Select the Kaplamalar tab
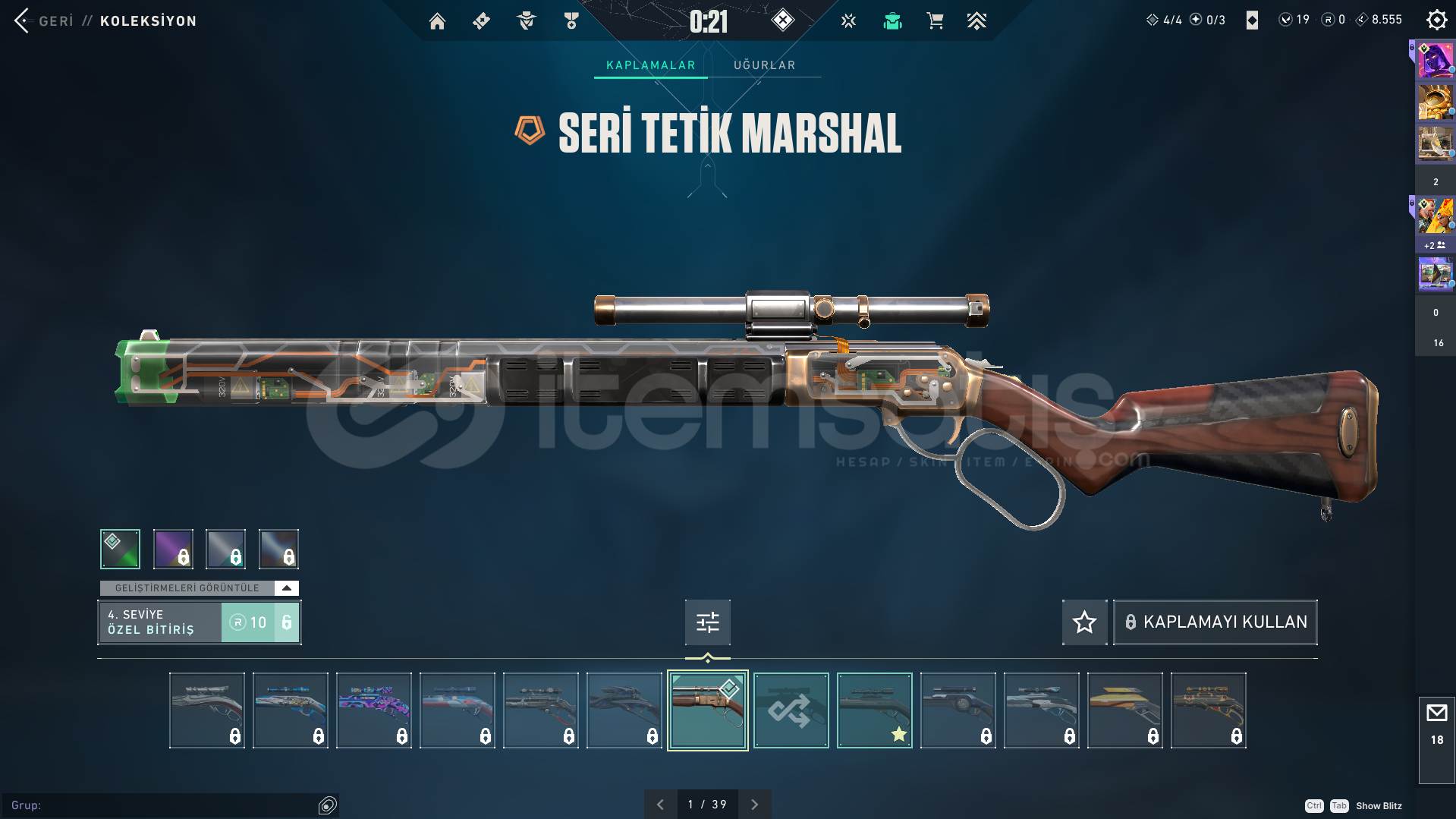The width and height of the screenshot is (1456, 819). coord(650,65)
